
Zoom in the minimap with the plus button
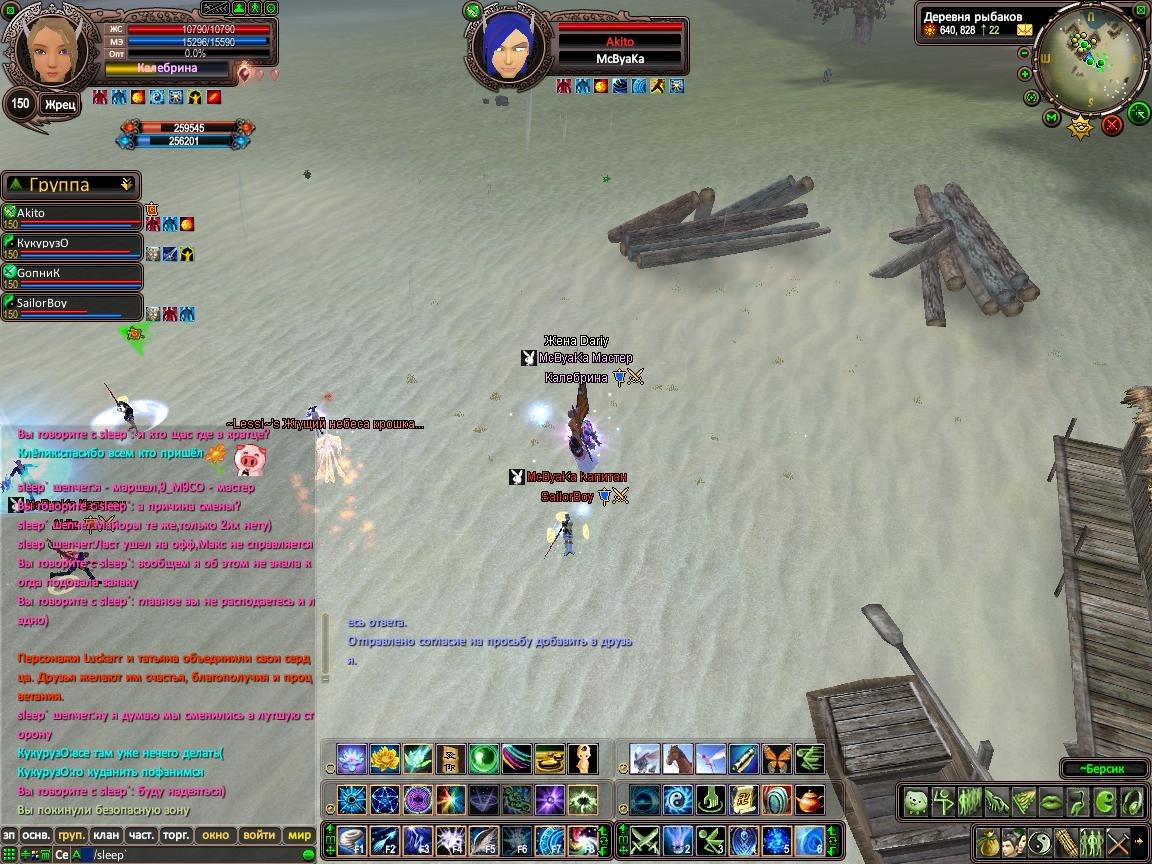click(x=1025, y=73)
